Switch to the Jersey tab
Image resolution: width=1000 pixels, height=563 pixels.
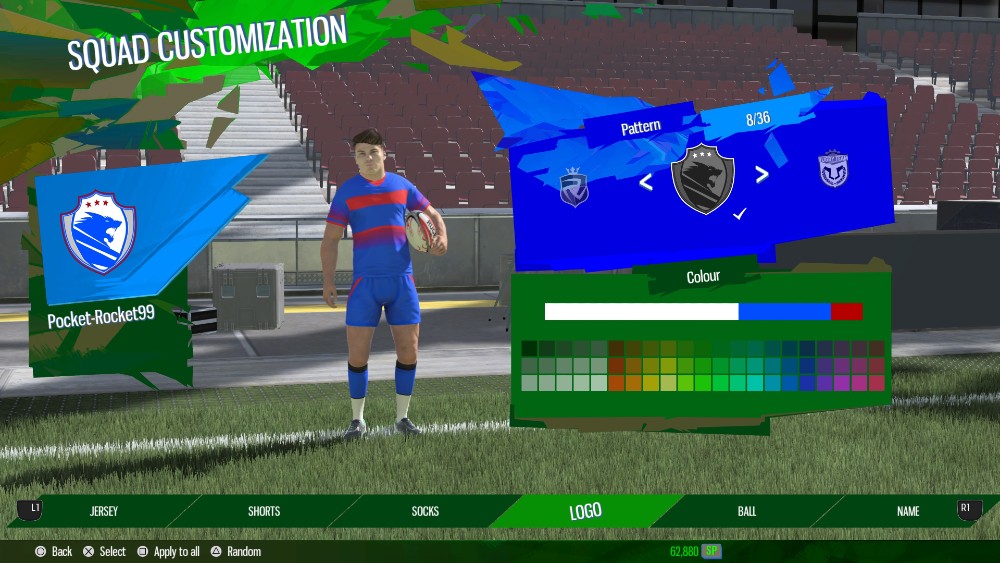point(104,511)
